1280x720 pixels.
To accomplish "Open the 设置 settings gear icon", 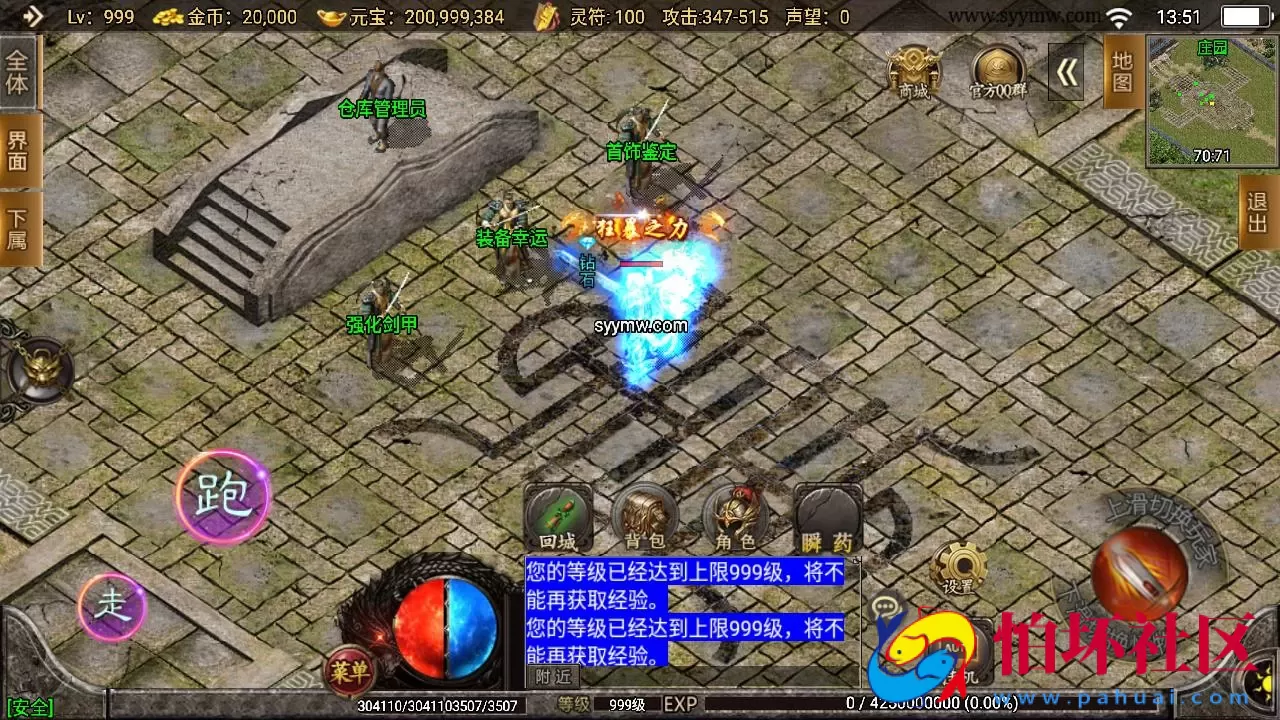I will coord(961,566).
